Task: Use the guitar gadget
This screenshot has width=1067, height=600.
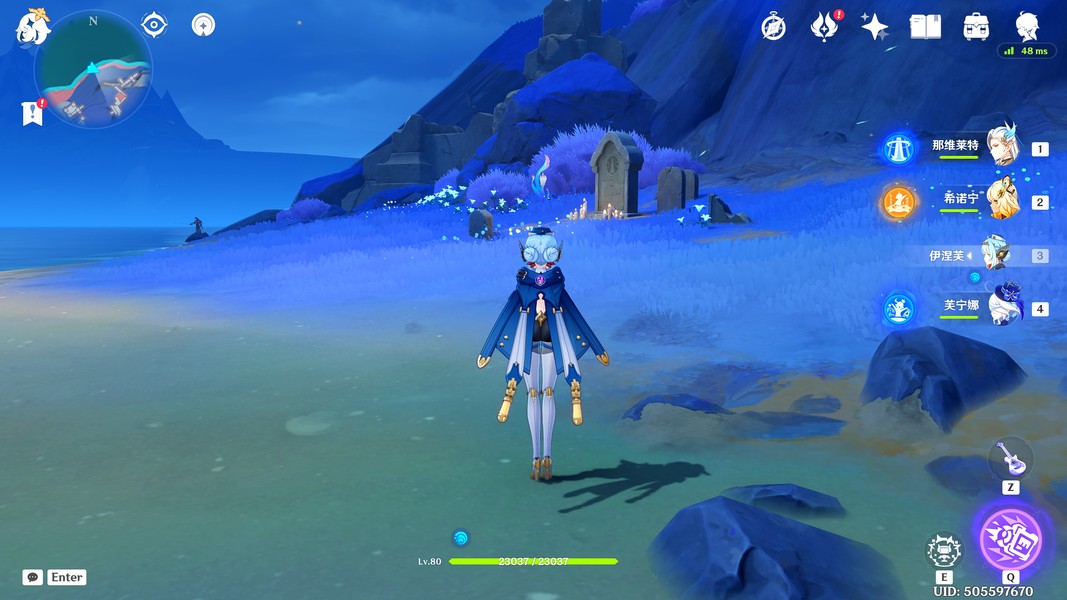Action: click(x=1010, y=459)
